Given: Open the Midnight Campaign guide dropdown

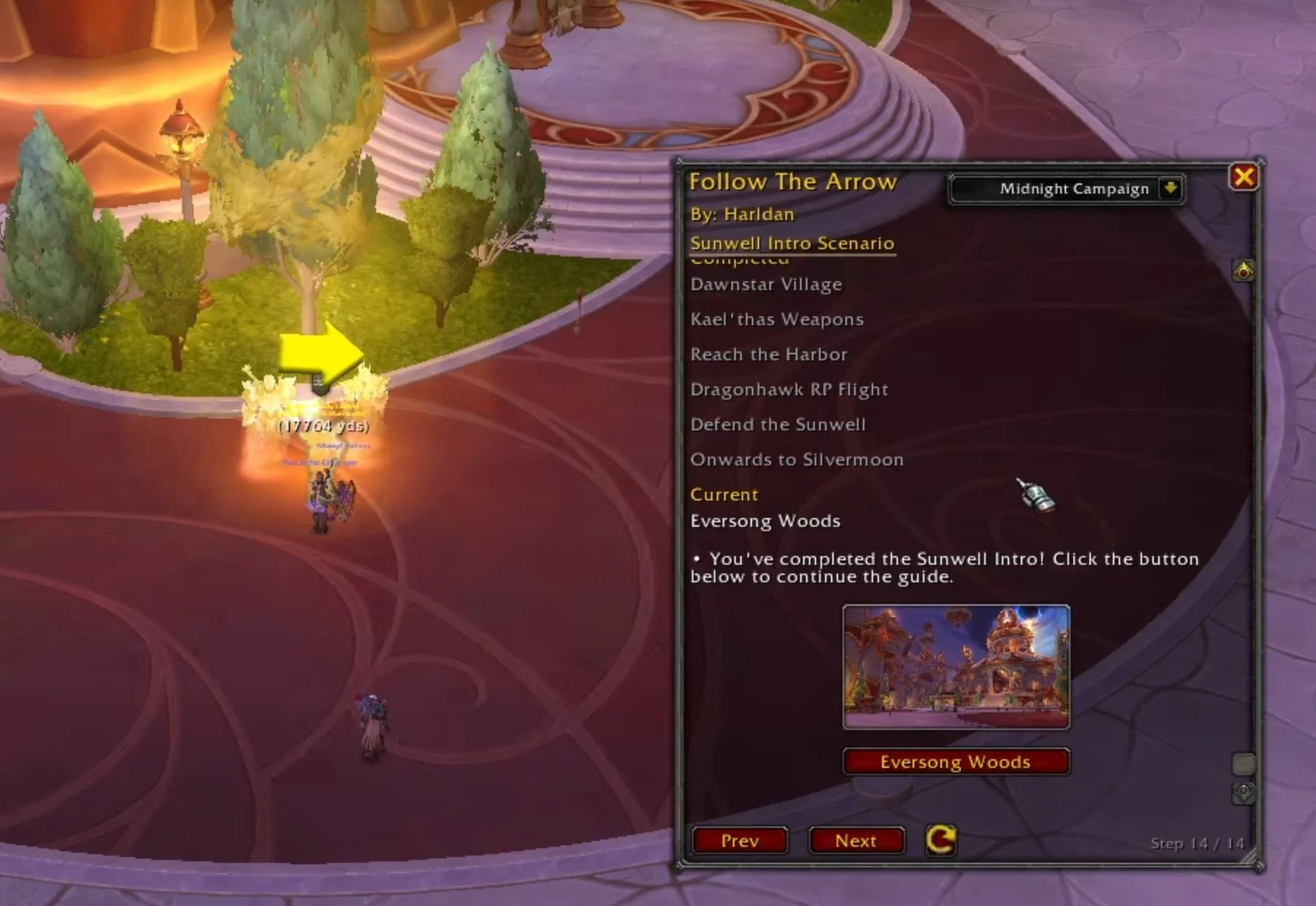Looking at the screenshot, I should 1171,189.
